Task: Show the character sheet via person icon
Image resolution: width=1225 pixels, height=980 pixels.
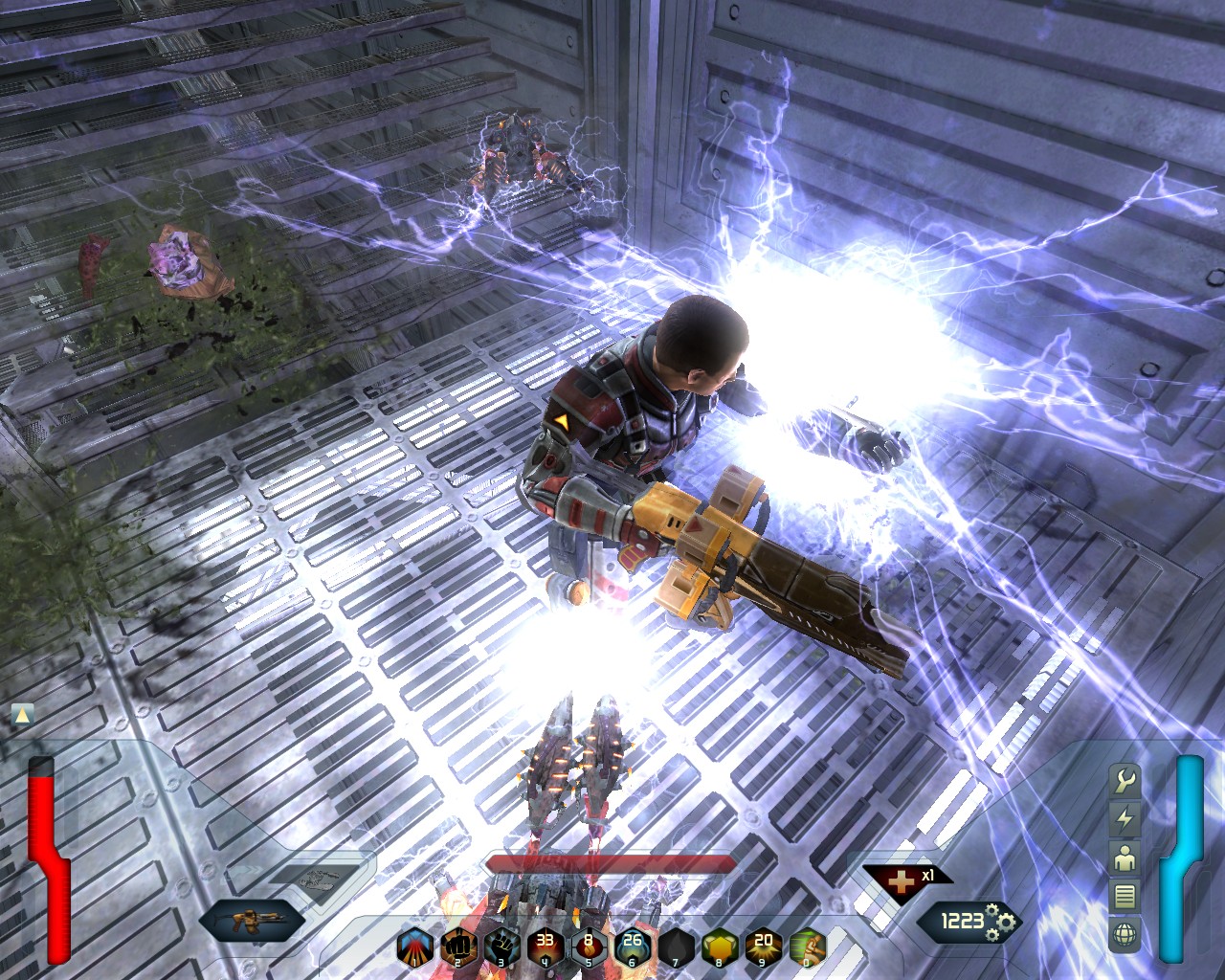Action: (1125, 857)
